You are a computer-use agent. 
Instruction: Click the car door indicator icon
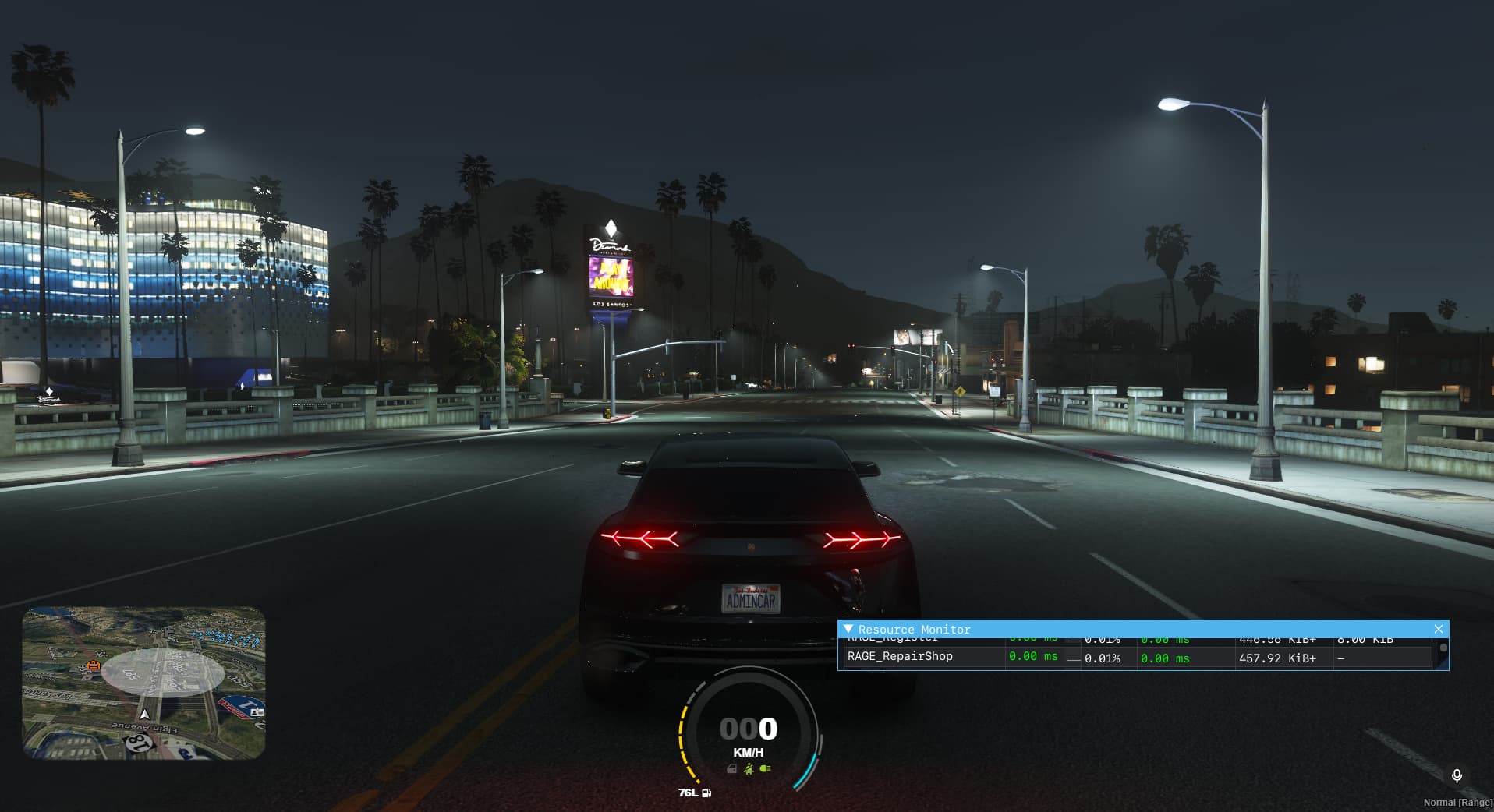(x=731, y=769)
